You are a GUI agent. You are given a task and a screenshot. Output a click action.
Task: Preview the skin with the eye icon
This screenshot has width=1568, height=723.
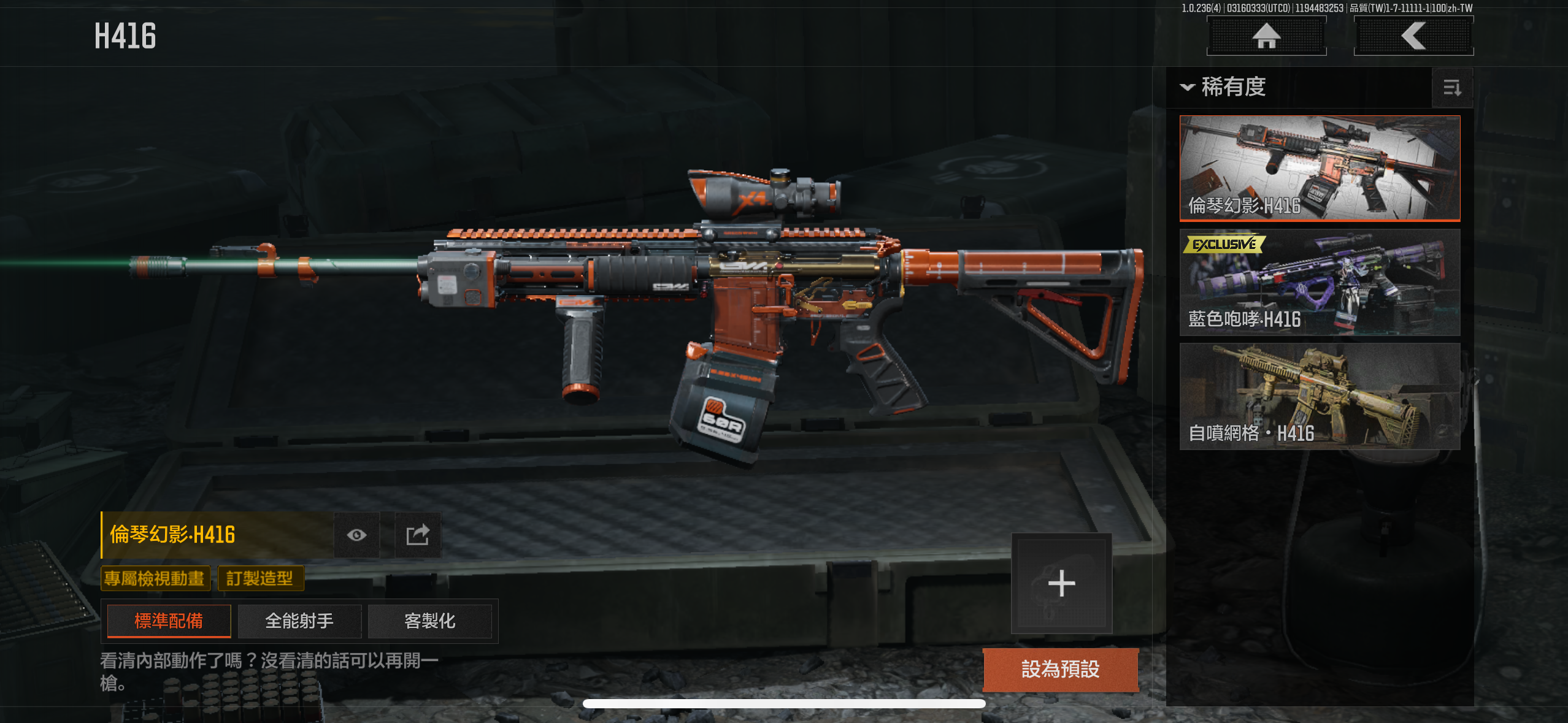(x=356, y=535)
